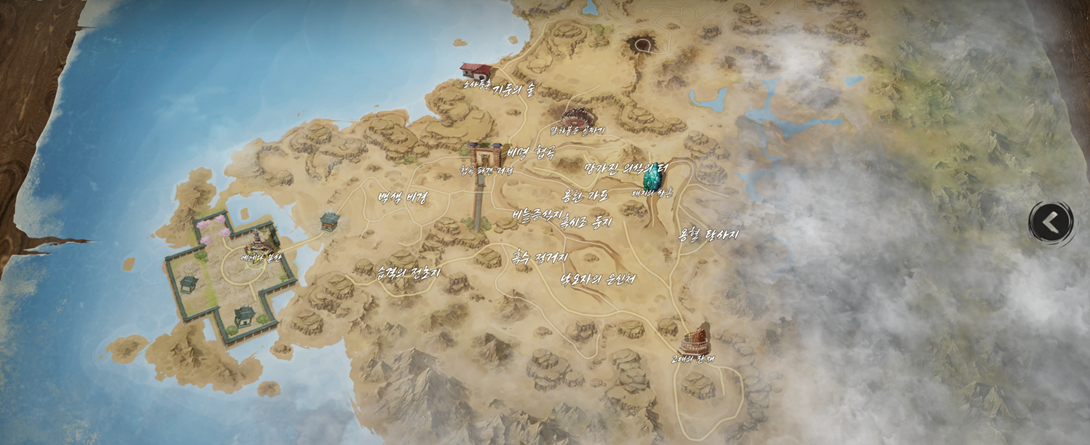
Task: Choose the 용혈 탐사지 map location
Action: tap(708, 235)
